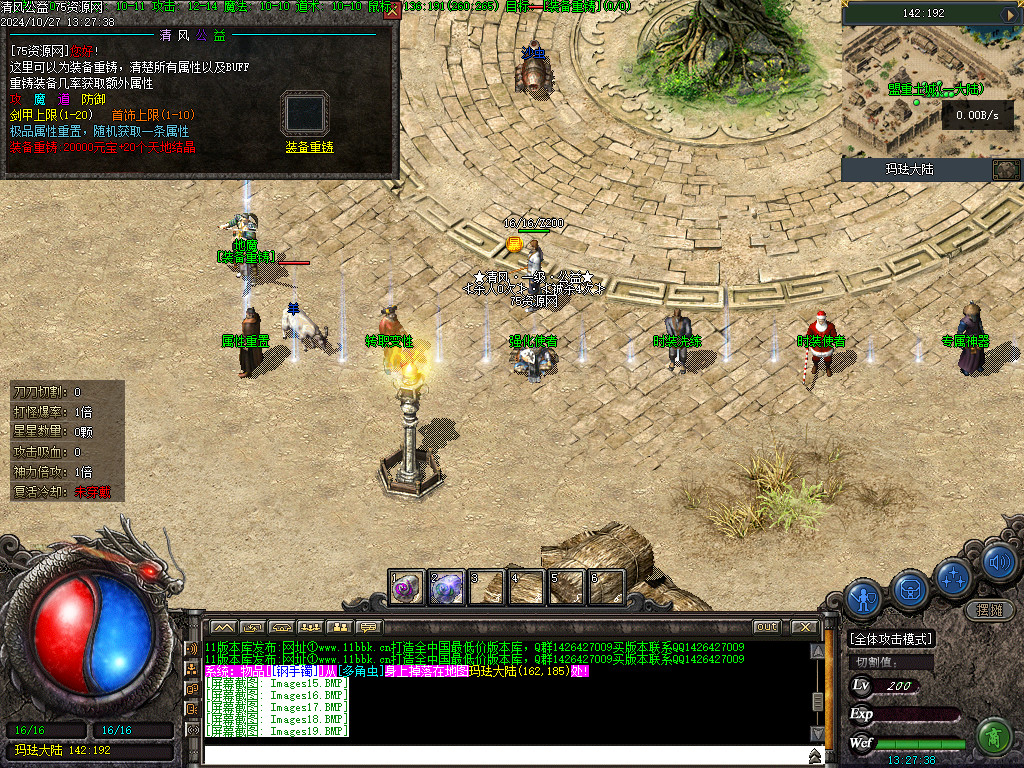1024x768 pixels.
Task: Switch the 全体攻击模式 attack mode
Action: [890, 639]
